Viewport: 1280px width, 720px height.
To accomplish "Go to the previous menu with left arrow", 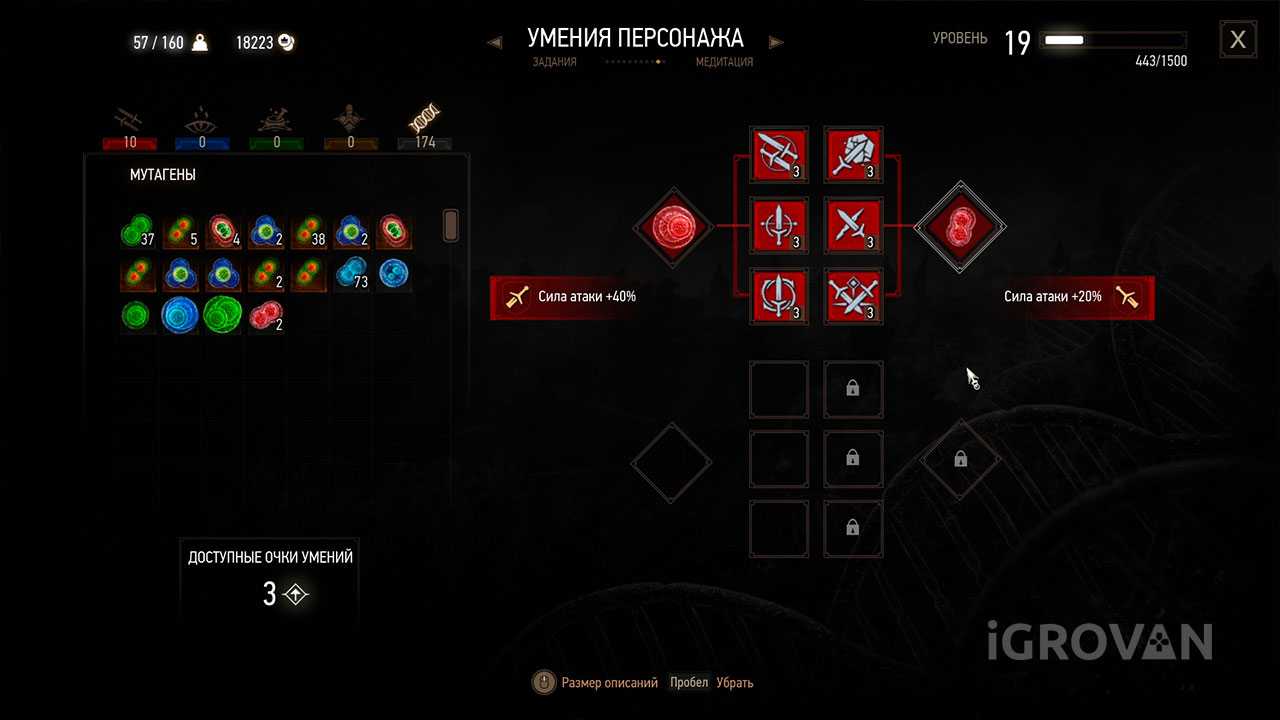I will pyautogui.click(x=494, y=42).
